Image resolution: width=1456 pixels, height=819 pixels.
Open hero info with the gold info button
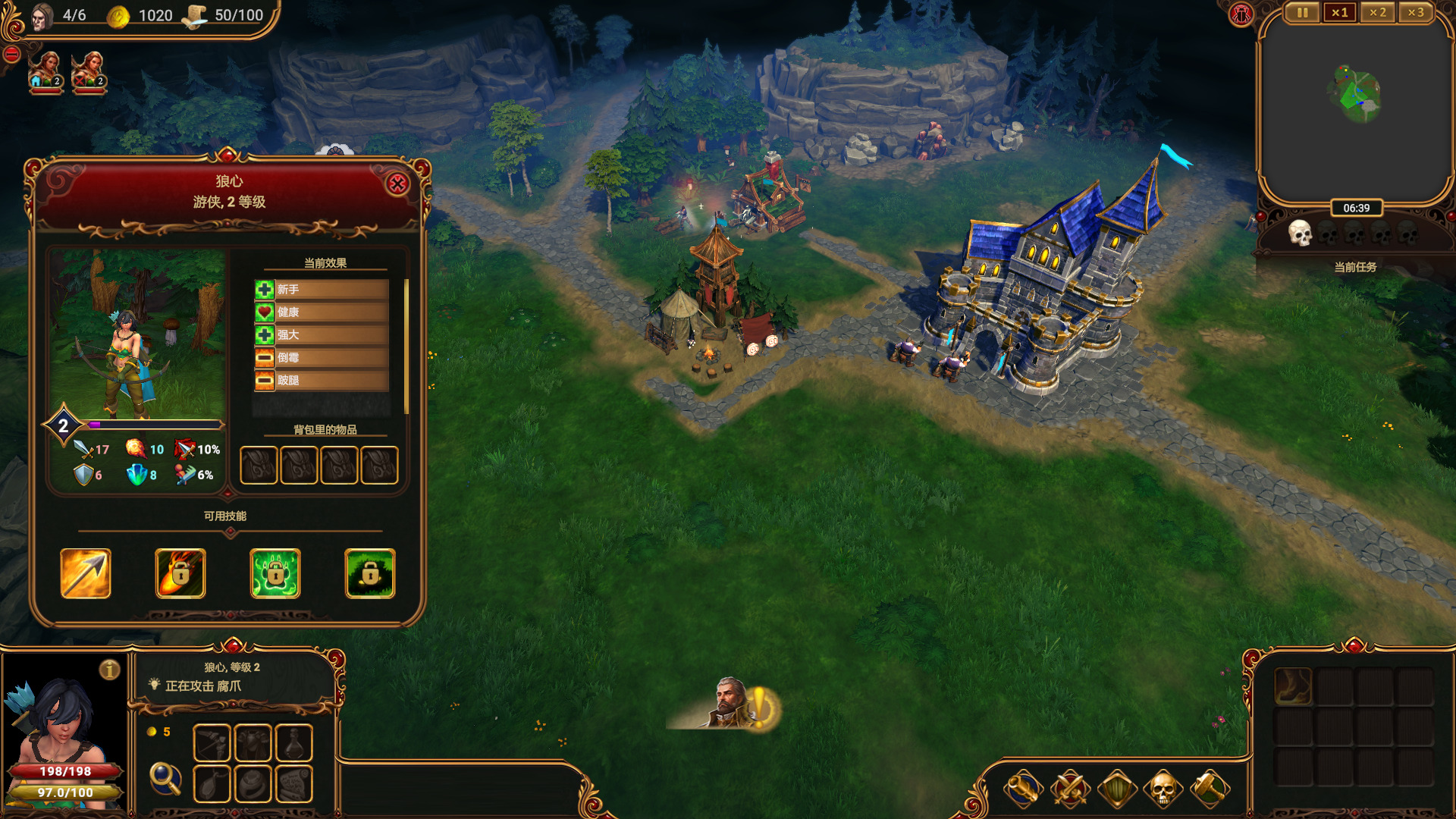110,670
